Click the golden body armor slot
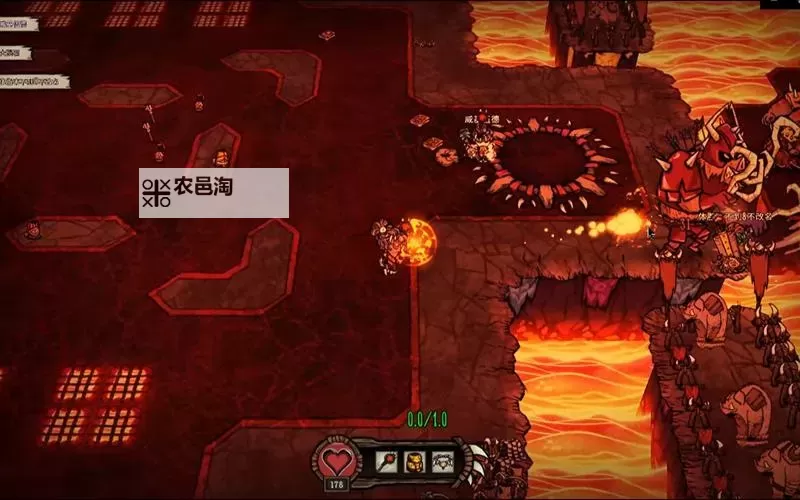Image resolution: width=800 pixels, height=500 pixels. coord(414,461)
